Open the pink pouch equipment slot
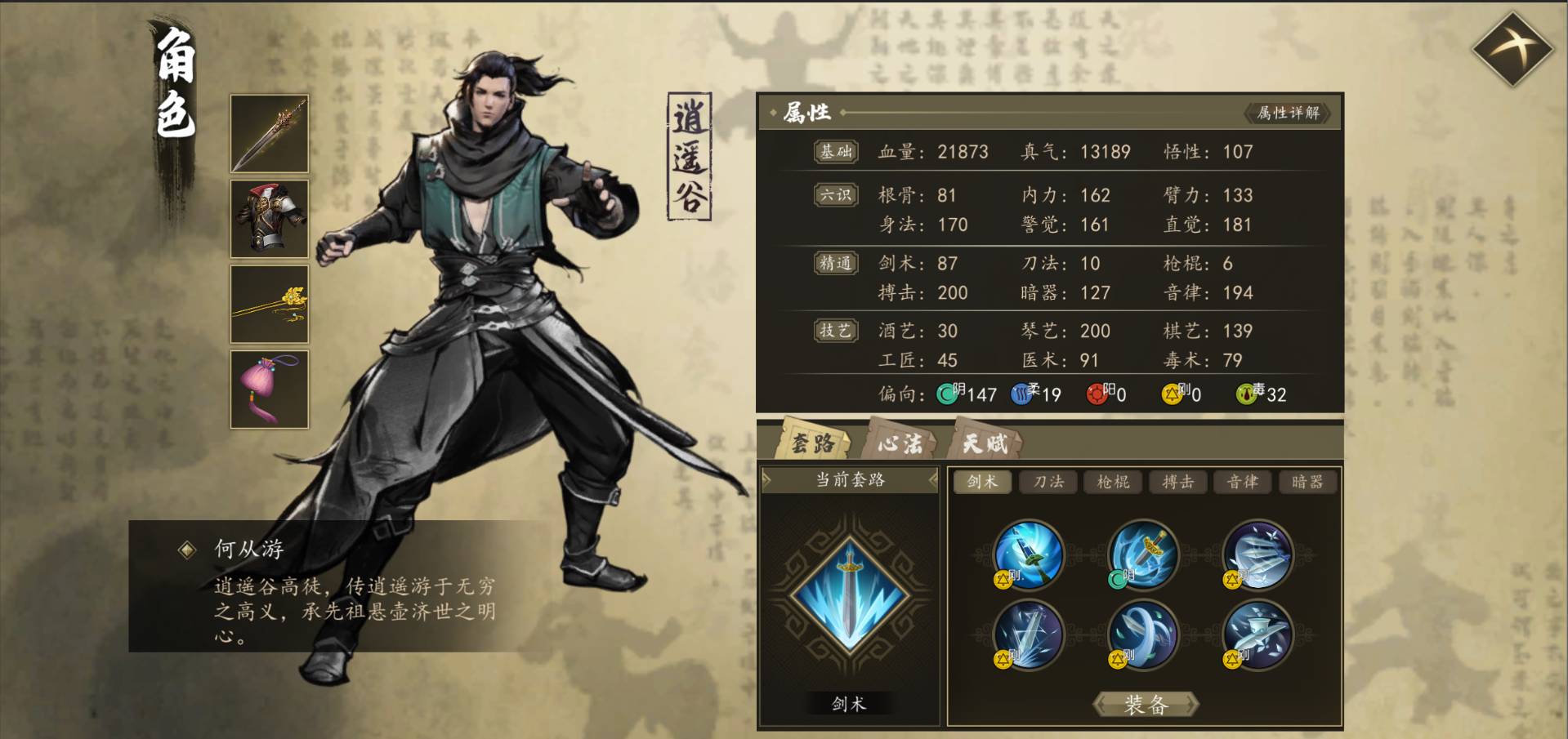Viewport: 1568px width, 739px height. pyautogui.click(x=270, y=390)
